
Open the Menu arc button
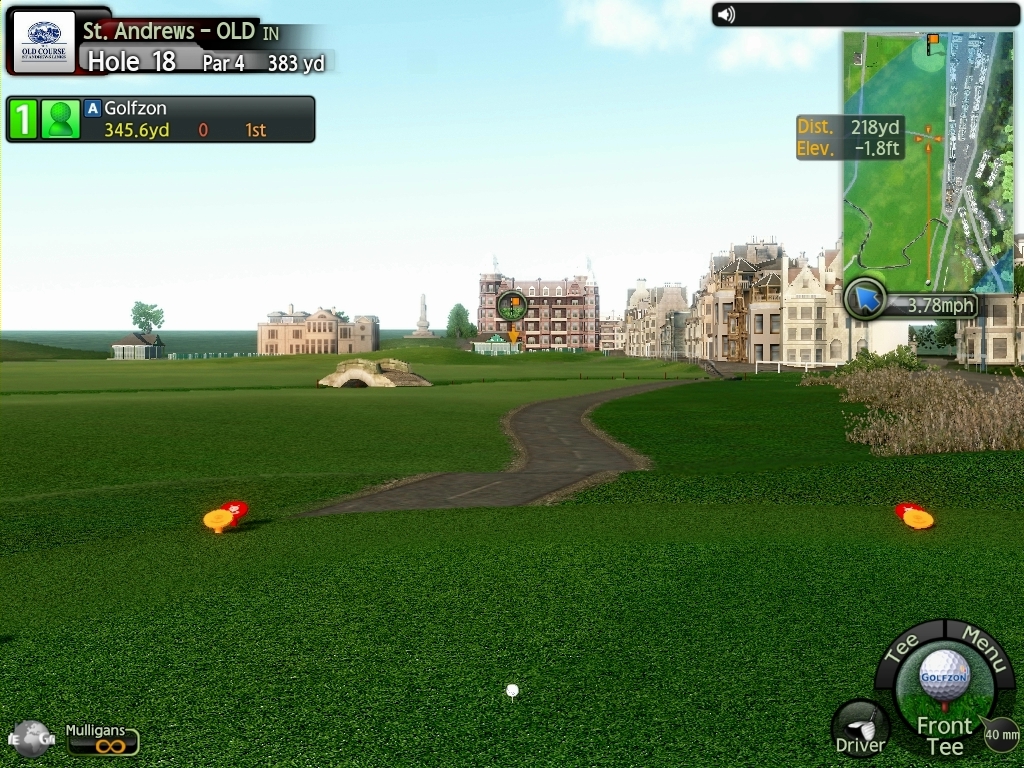pyautogui.click(x=984, y=647)
